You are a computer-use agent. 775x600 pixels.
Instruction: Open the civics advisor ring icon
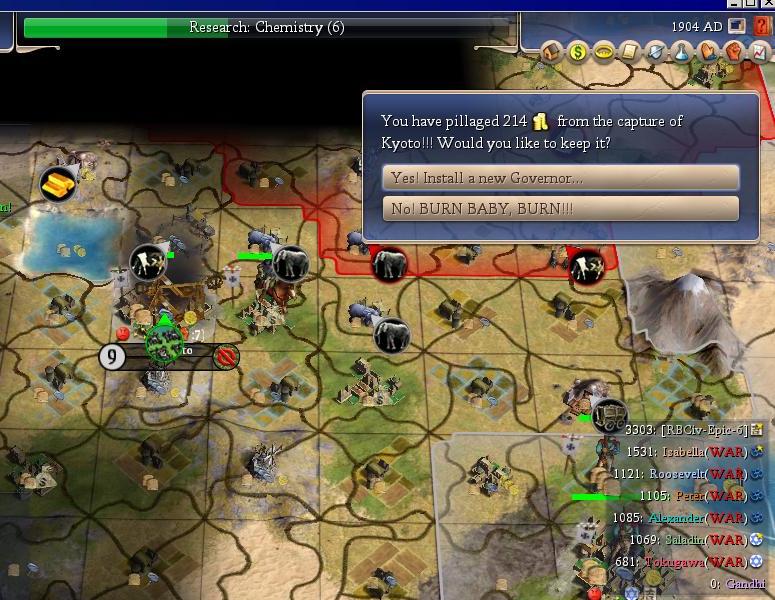(603, 51)
